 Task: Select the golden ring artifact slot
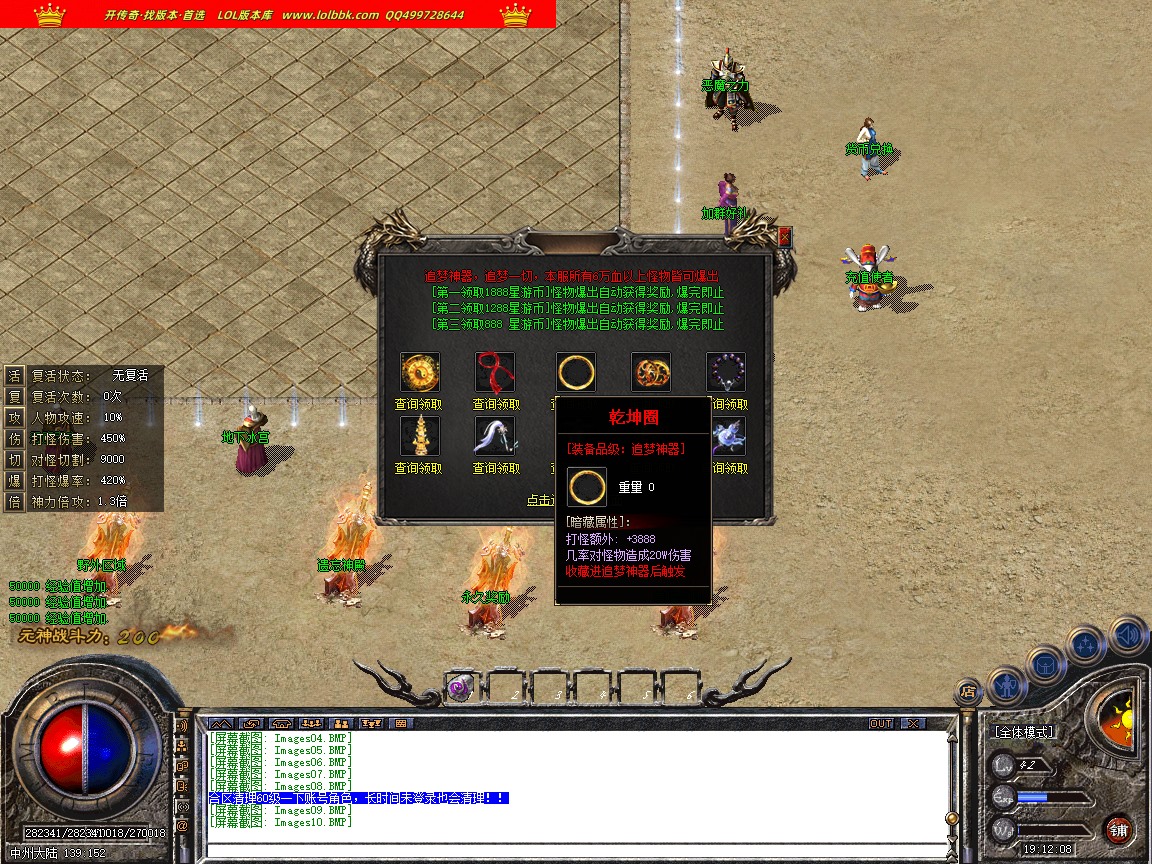(576, 372)
